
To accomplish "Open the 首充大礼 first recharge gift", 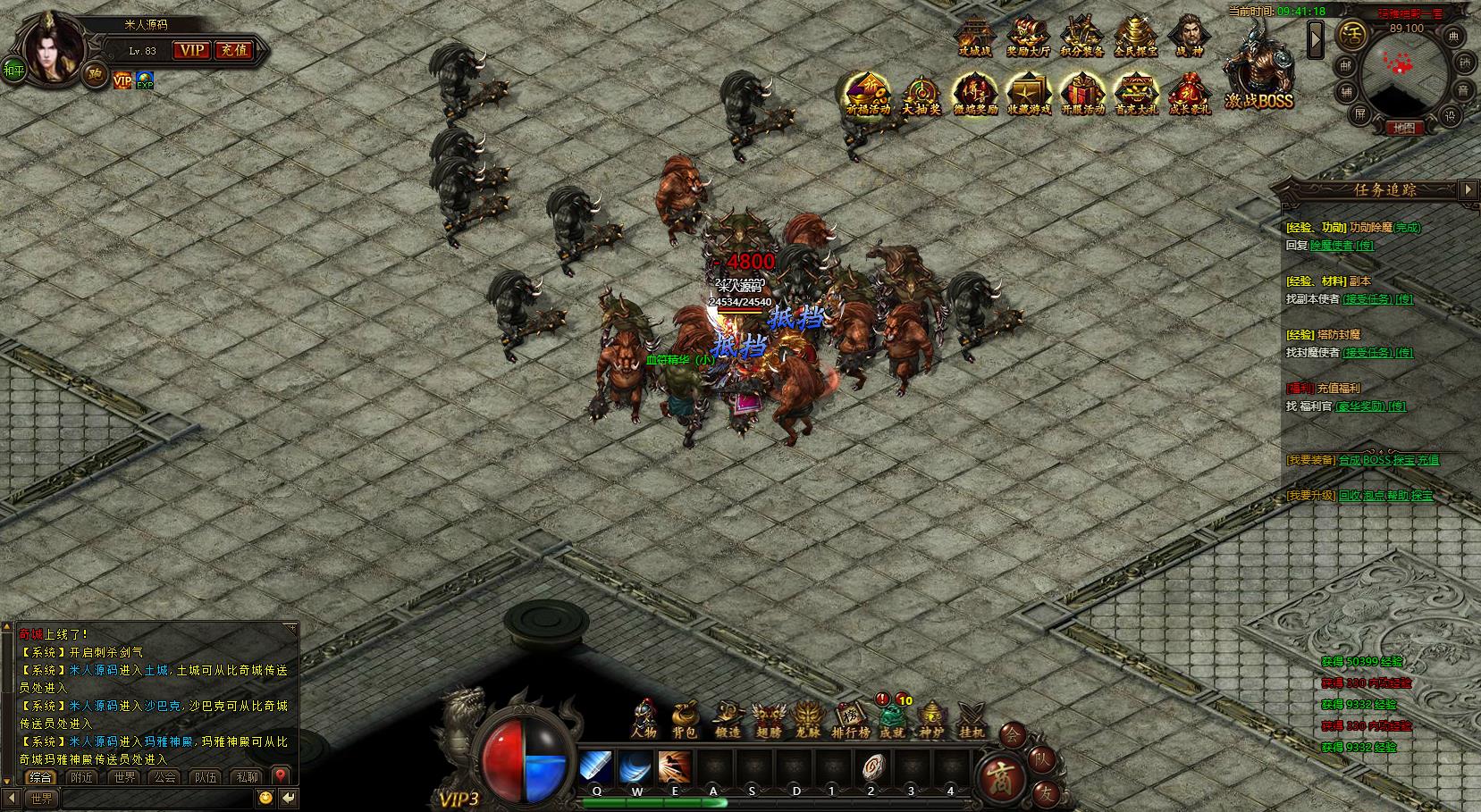I will click(1135, 94).
